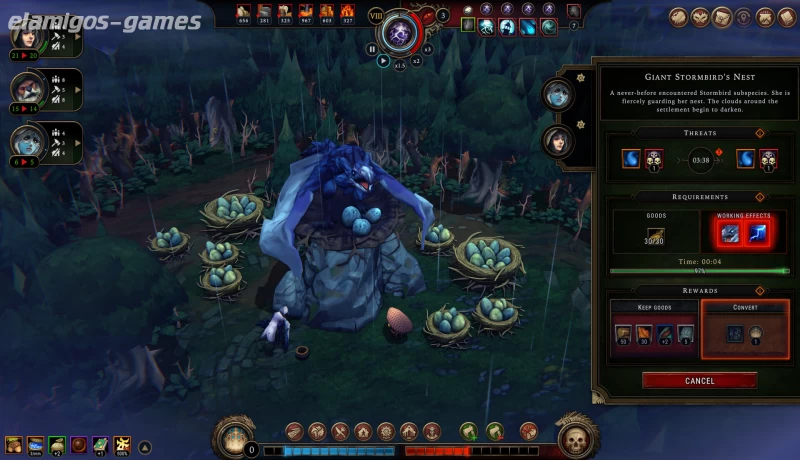Set game speed to normal play
The height and width of the screenshot is (460, 800).
[383, 60]
